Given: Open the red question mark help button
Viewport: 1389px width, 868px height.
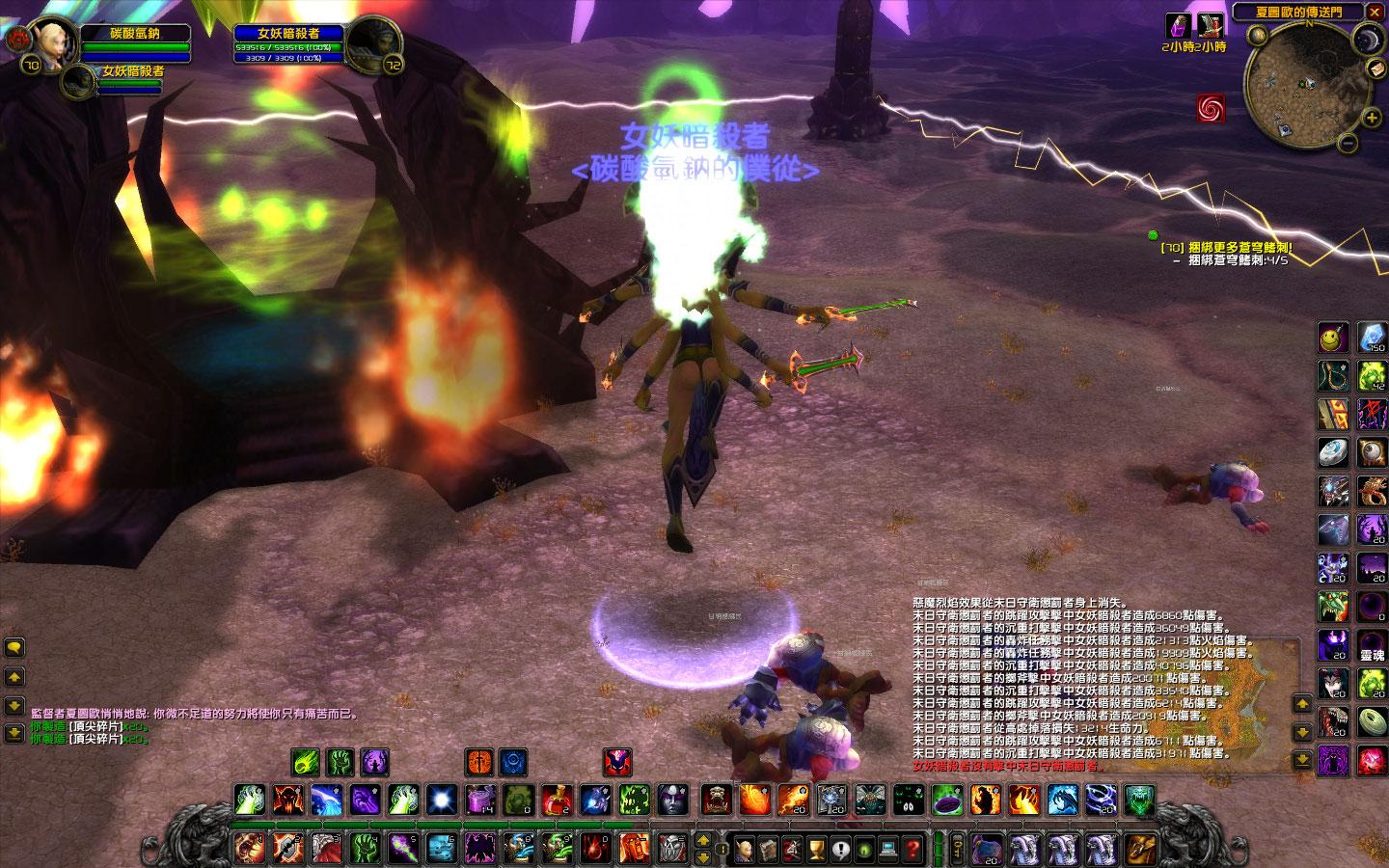Looking at the screenshot, I should [x=912, y=850].
